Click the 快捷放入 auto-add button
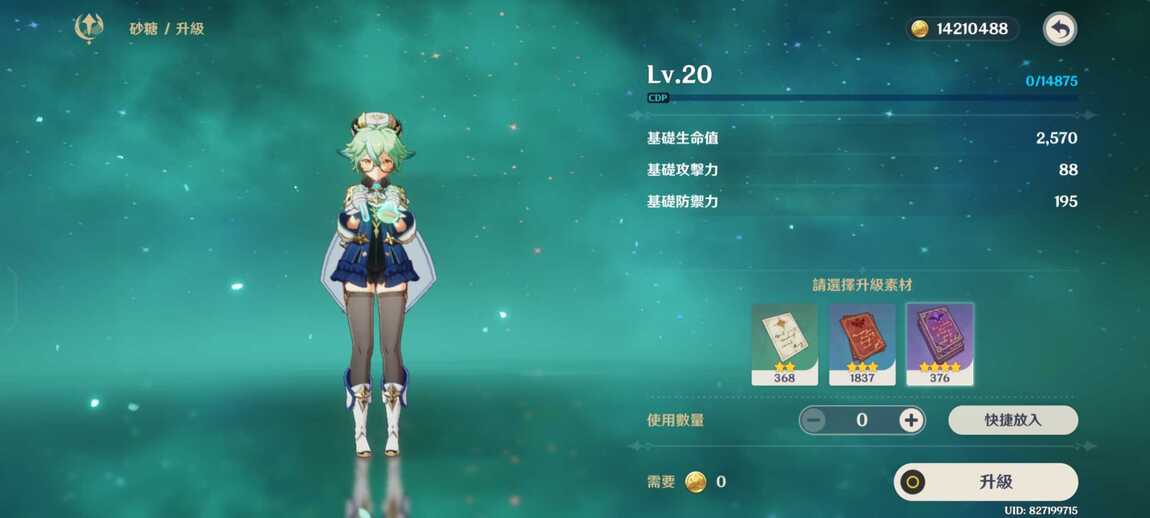This screenshot has width=1150, height=518. pos(1012,420)
